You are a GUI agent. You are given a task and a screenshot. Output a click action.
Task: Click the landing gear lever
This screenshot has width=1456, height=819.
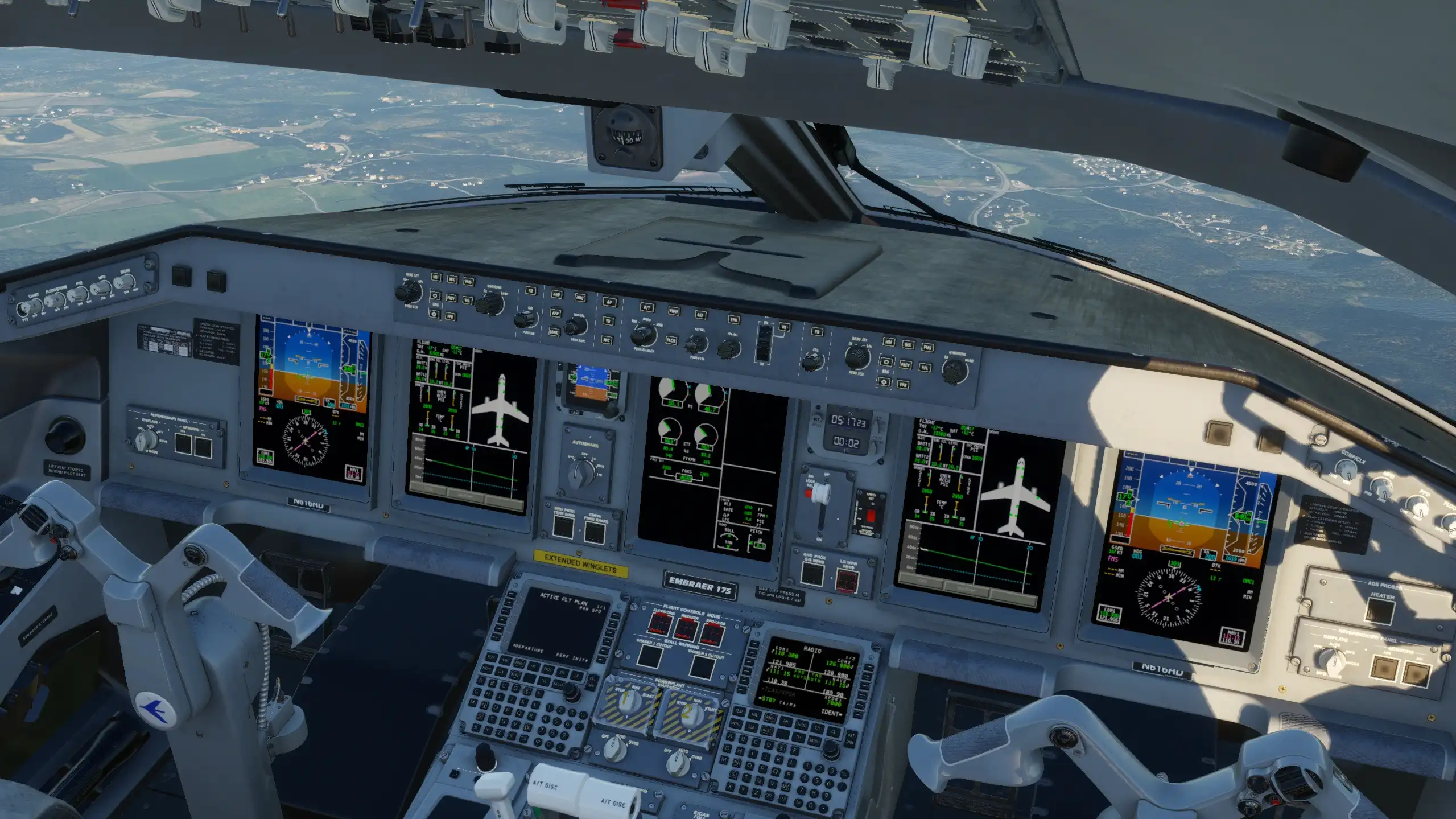[x=820, y=494]
